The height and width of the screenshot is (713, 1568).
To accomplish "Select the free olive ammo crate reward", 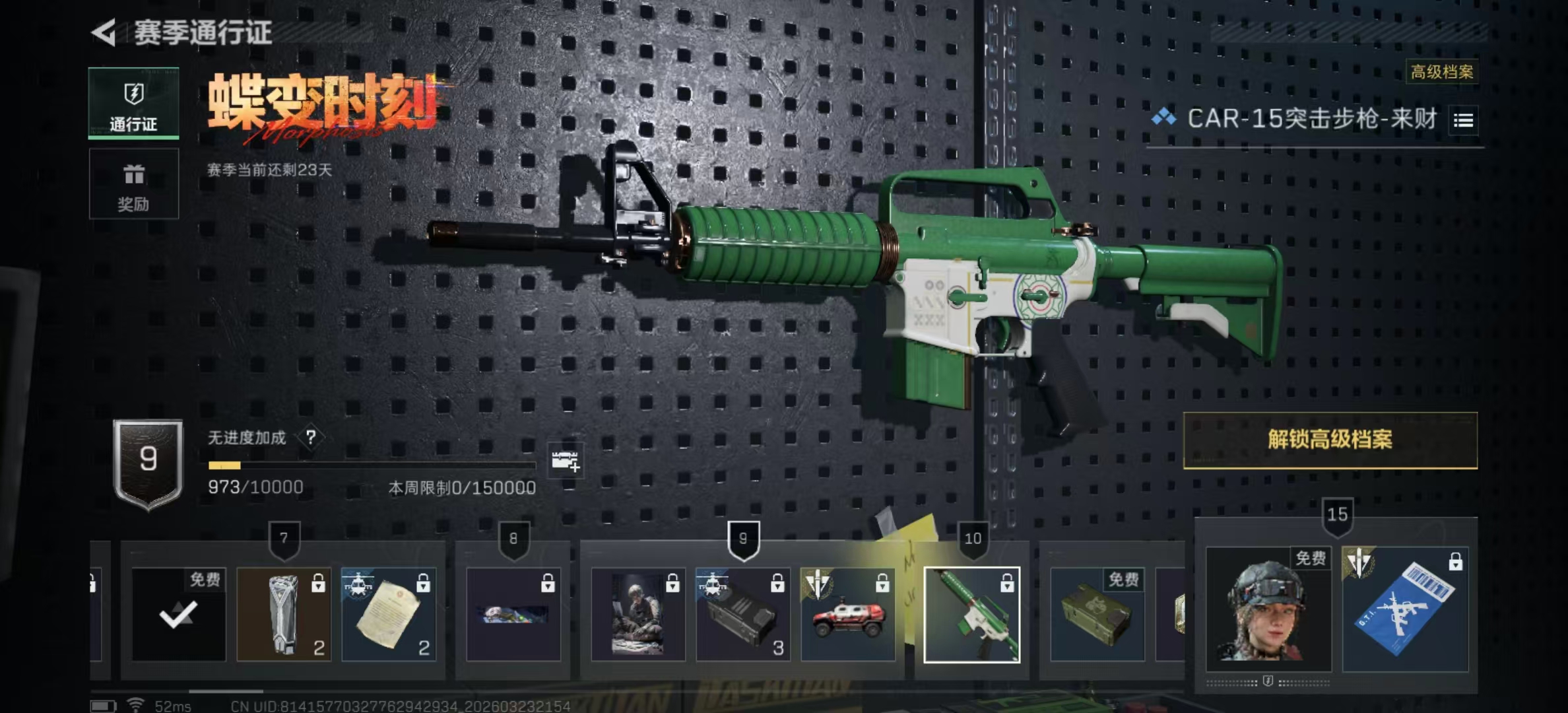I will (x=1097, y=615).
